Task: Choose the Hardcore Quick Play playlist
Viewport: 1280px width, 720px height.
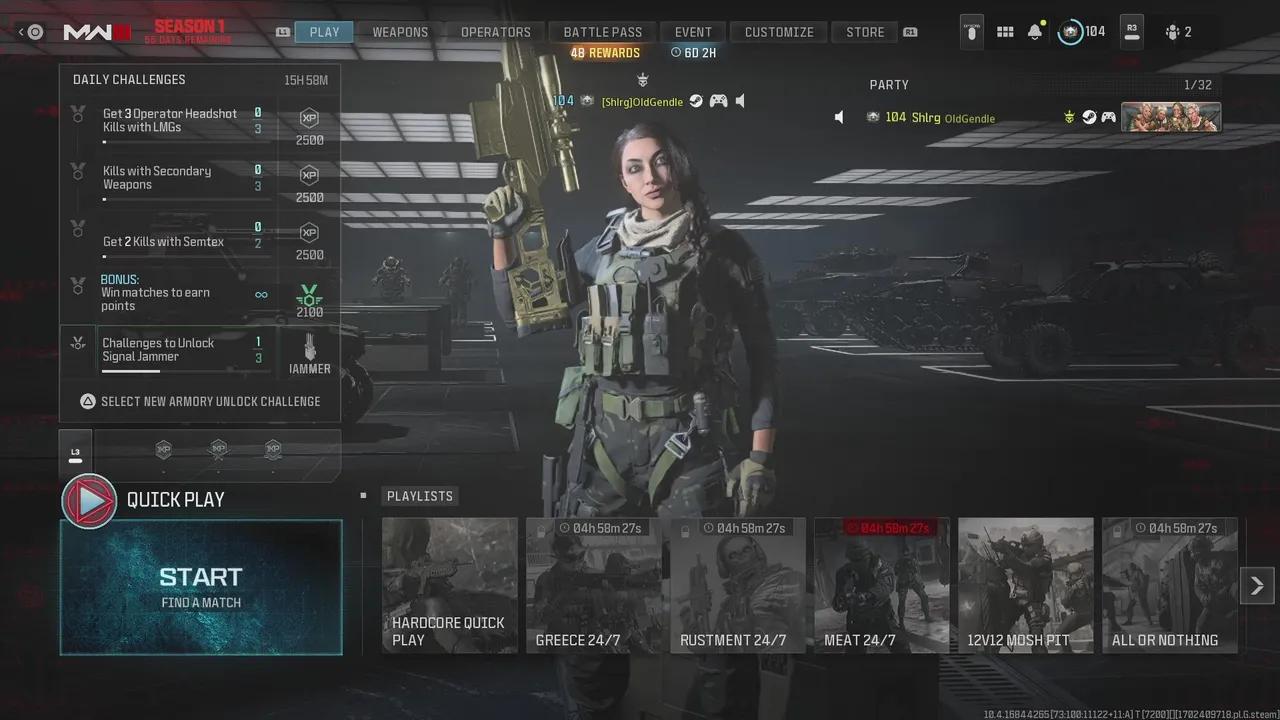Action: [x=450, y=585]
